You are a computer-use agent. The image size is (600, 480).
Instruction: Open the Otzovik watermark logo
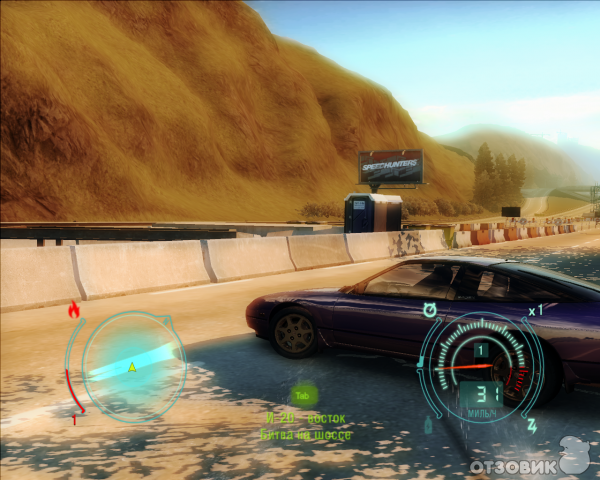point(530,462)
